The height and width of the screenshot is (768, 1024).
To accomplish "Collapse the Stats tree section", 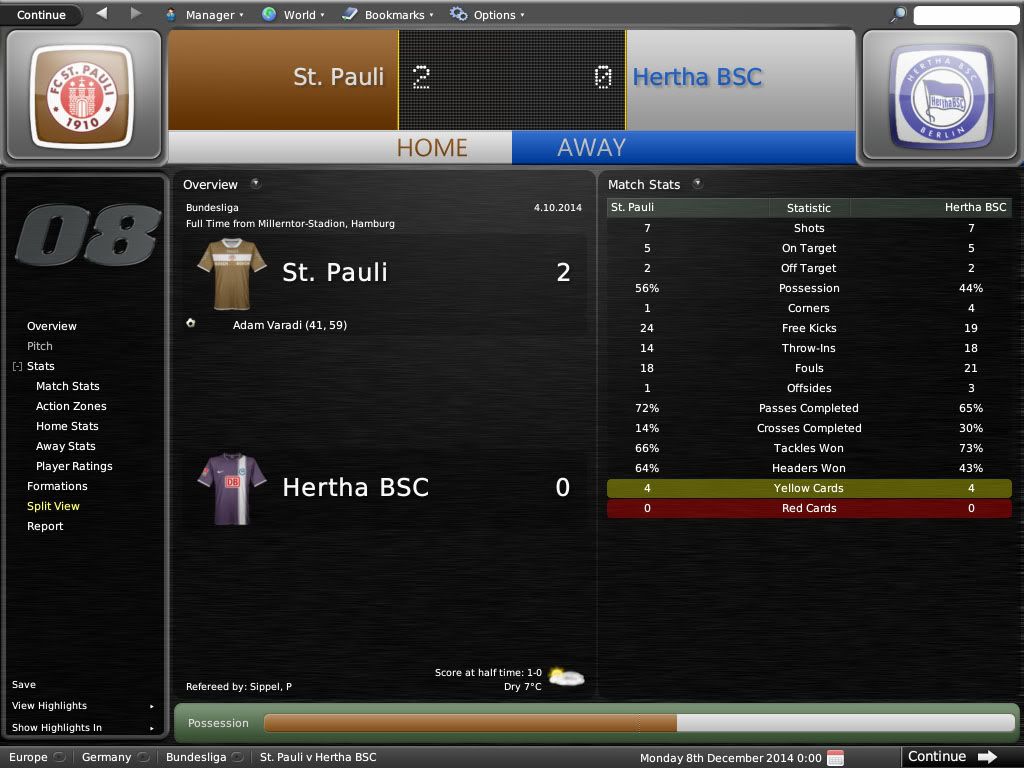I will click(17, 367).
